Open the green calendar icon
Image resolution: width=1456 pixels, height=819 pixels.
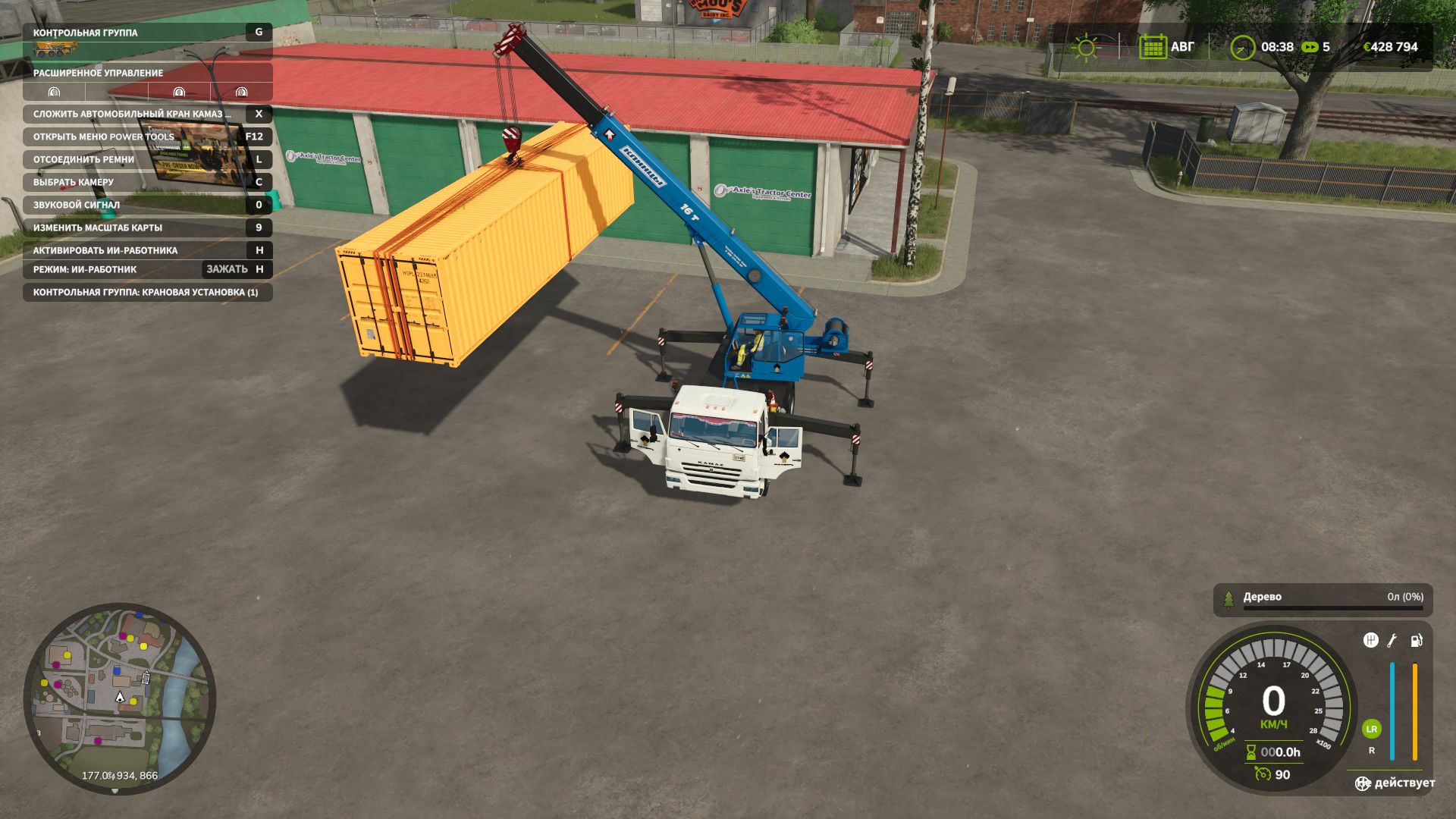1153,47
